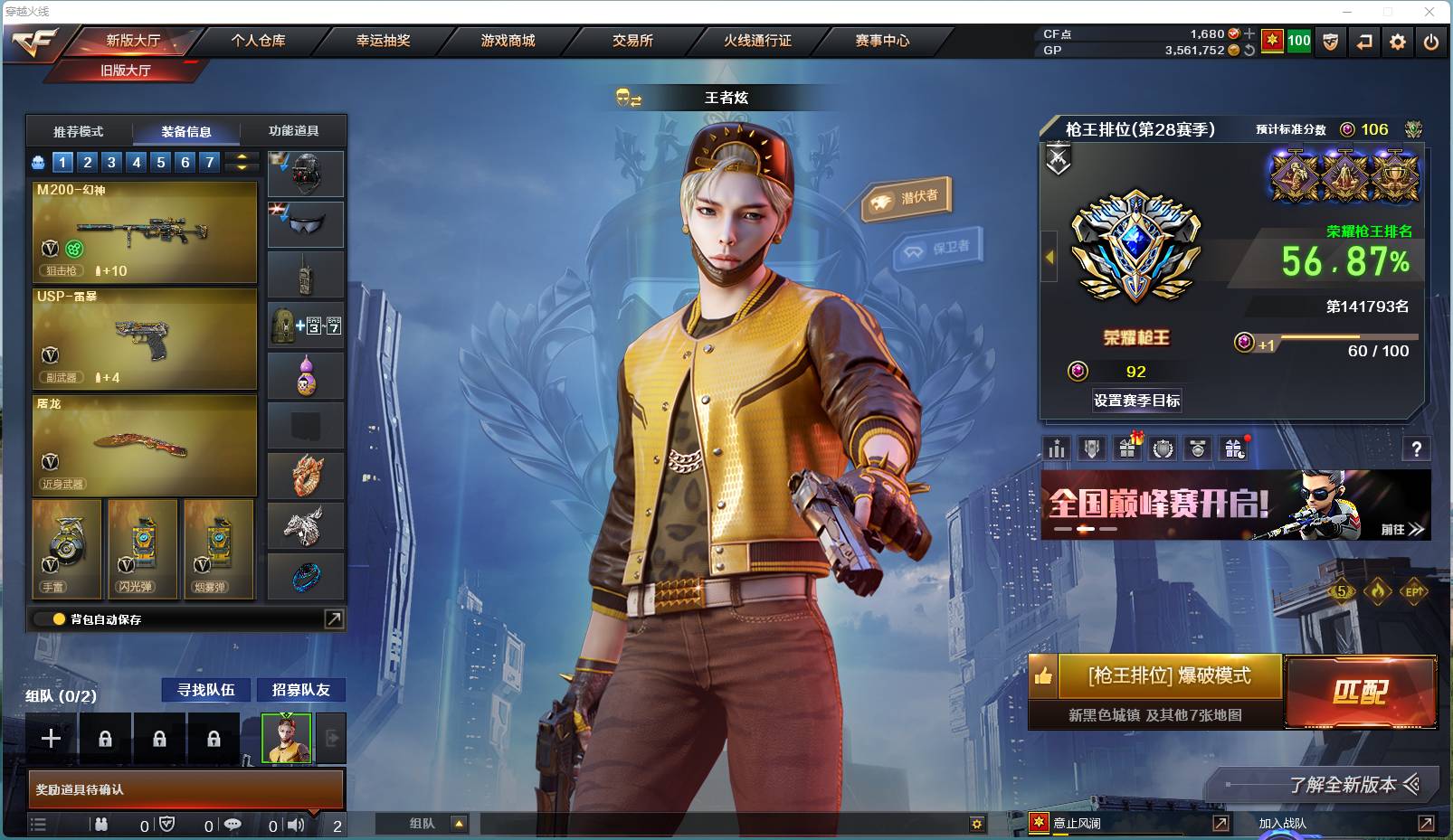The height and width of the screenshot is (840, 1453).
Task: Open the gear settings icon
Action: coord(1398,42)
